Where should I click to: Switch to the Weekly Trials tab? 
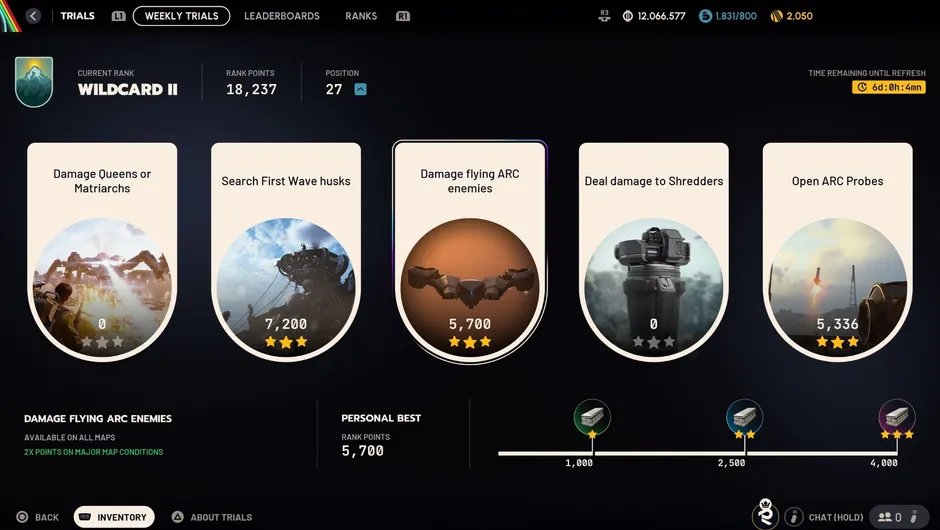(x=181, y=16)
